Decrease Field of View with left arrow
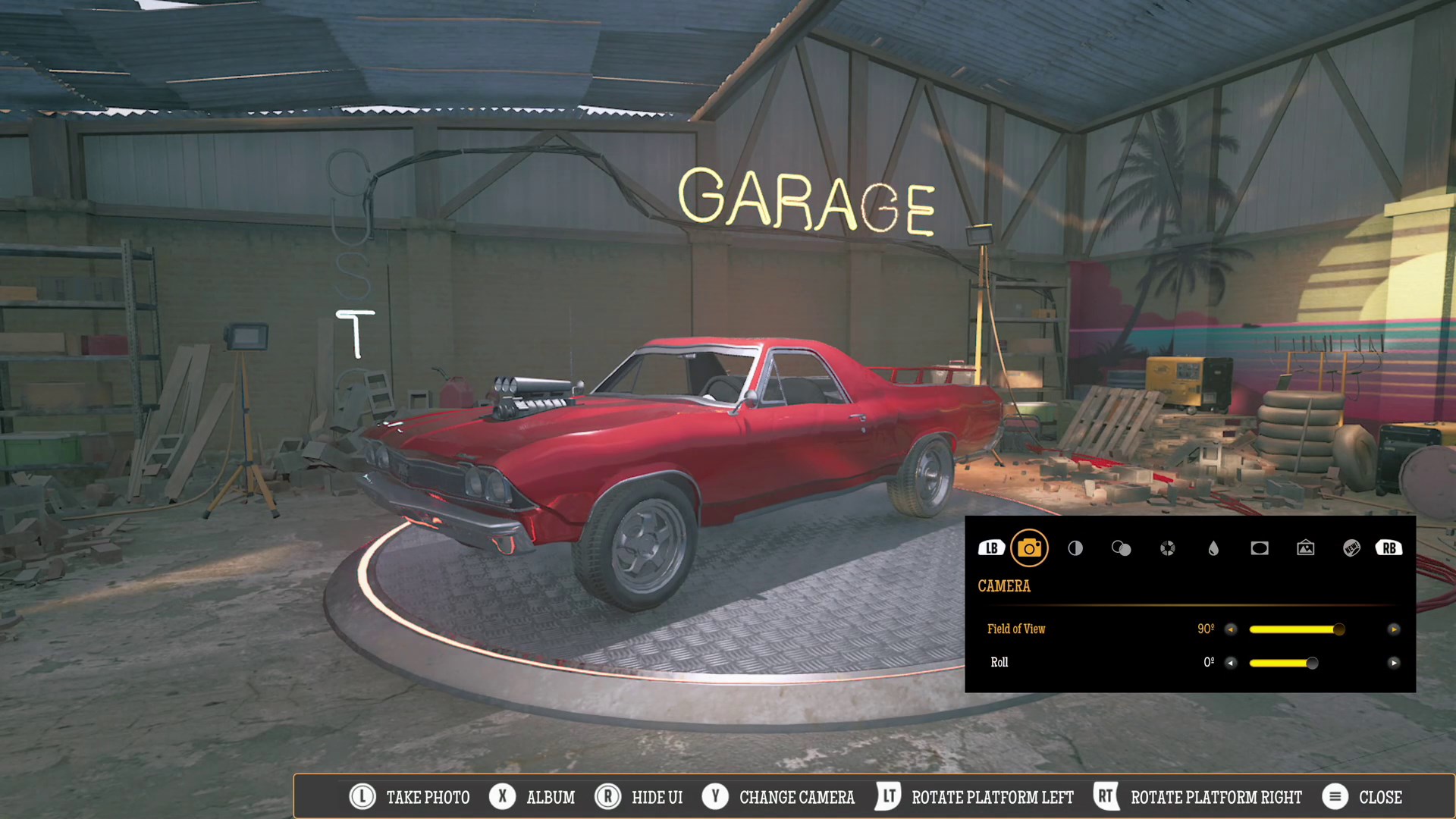The height and width of the screenshot is (819, 1456). coord(1231,629)
